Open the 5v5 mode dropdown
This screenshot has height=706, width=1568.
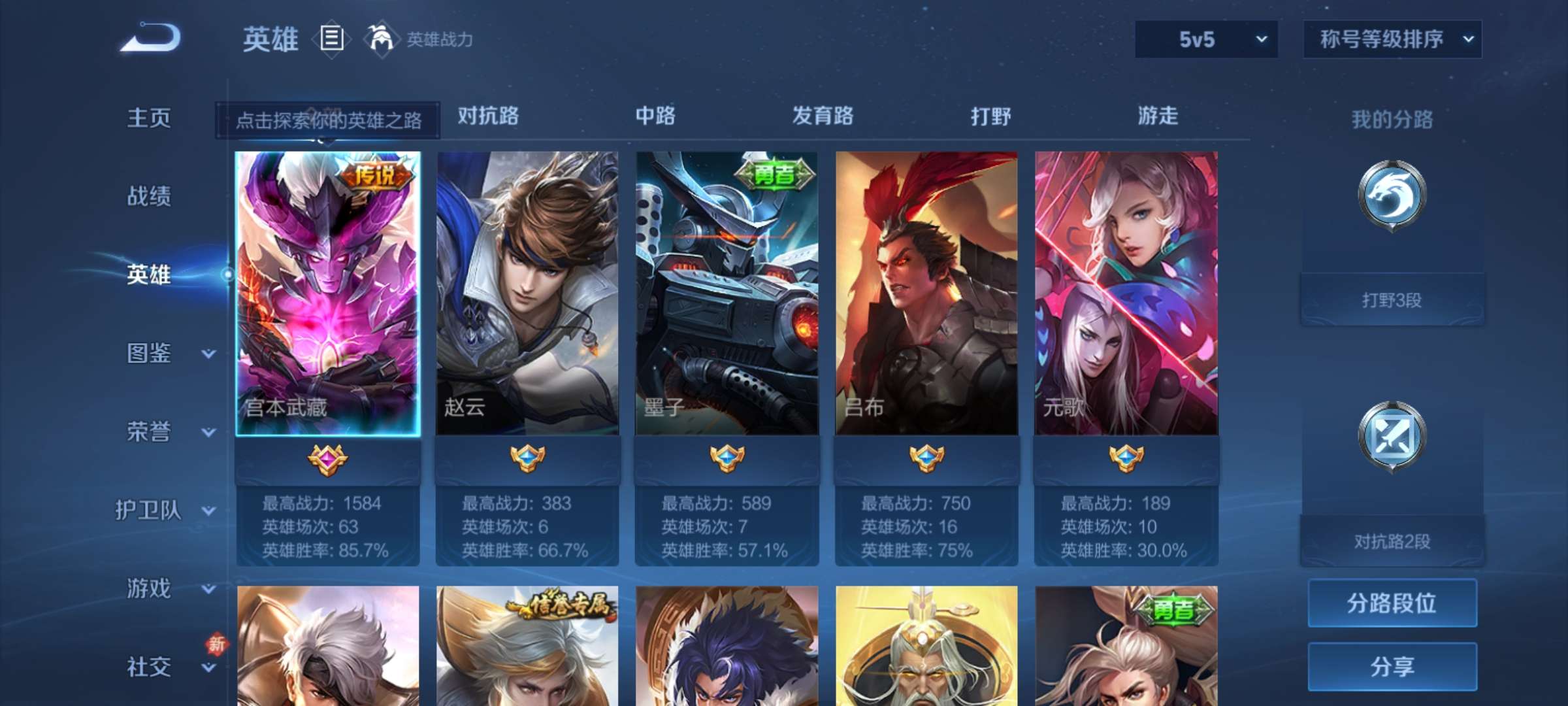1204,39
